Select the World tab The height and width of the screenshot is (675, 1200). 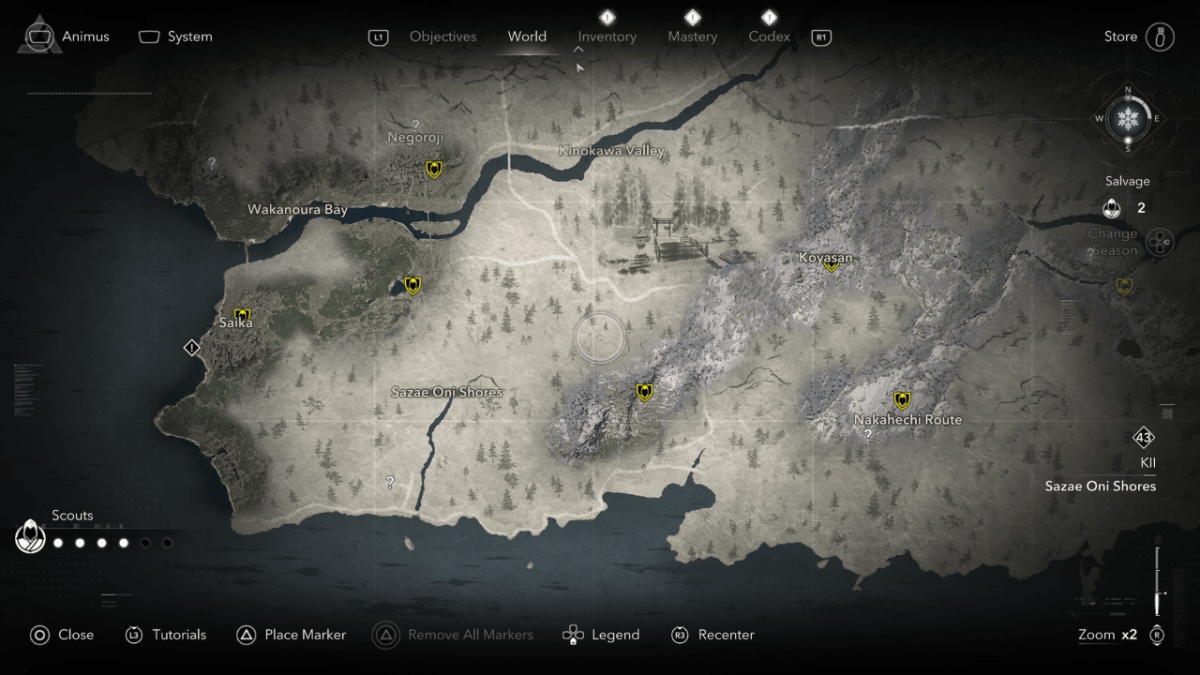(527, 37)
